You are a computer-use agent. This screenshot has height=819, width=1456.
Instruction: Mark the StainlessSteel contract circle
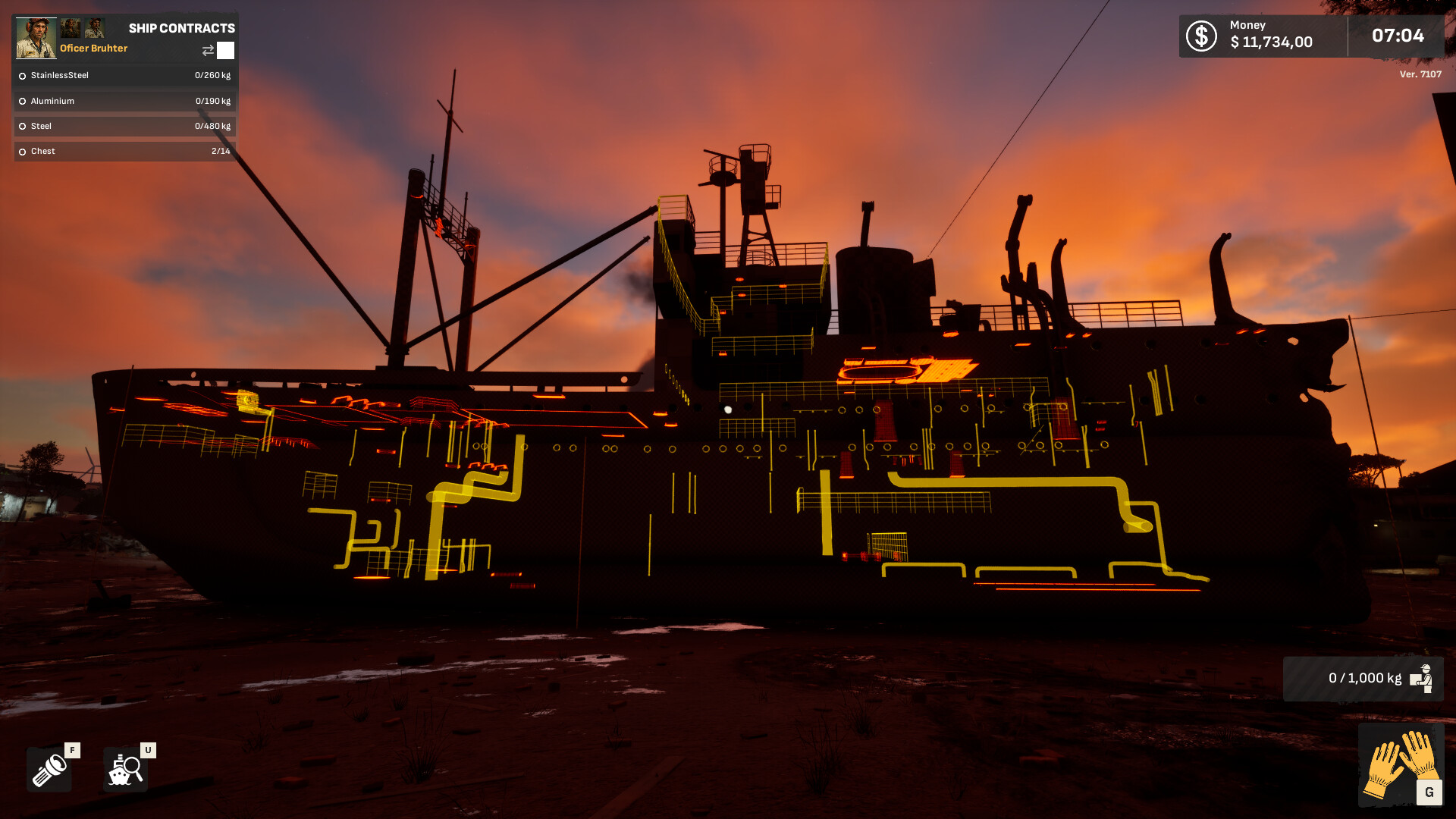(x=21, y=75)
